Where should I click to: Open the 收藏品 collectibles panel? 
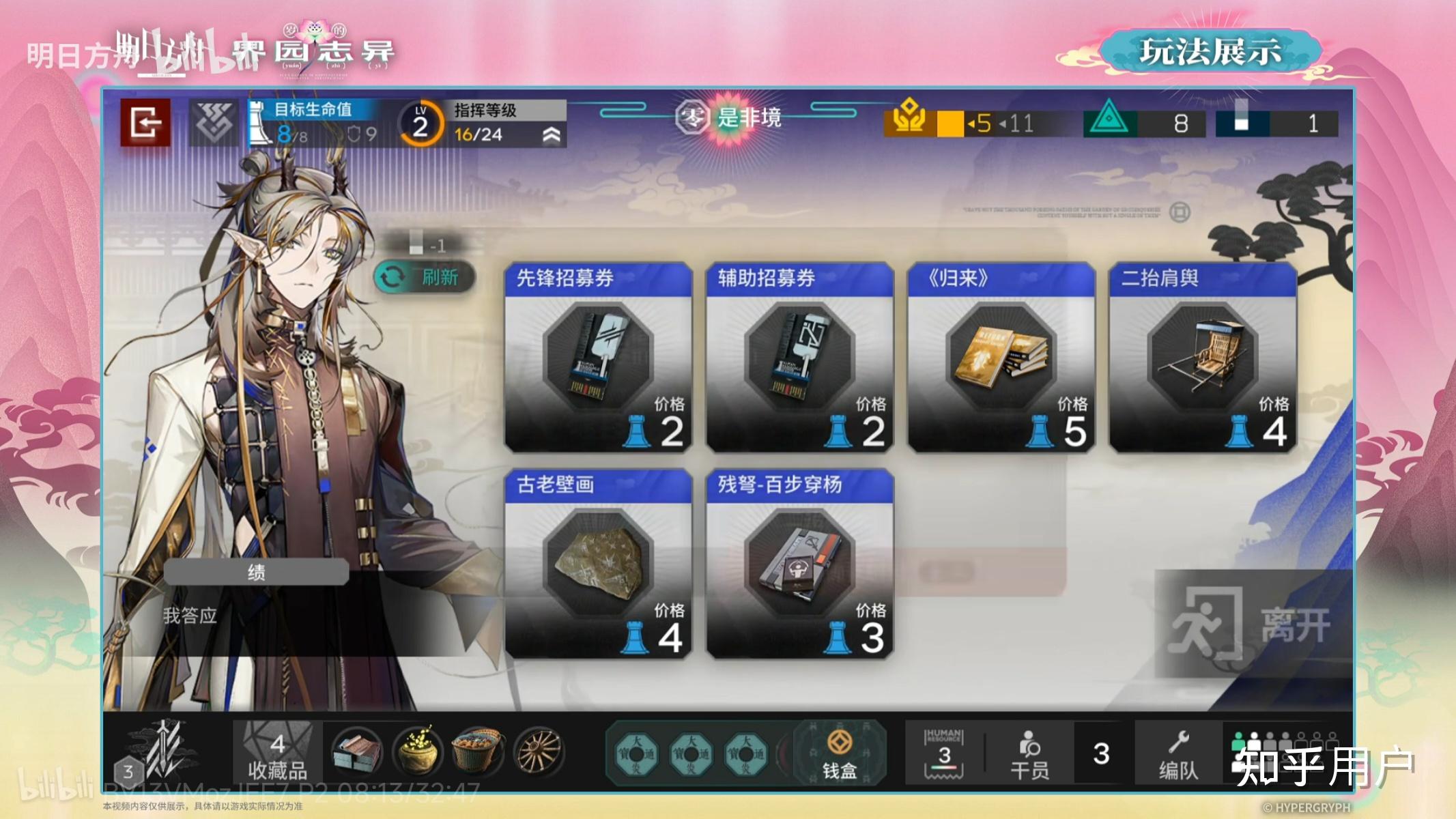click(x=277, y=753)
